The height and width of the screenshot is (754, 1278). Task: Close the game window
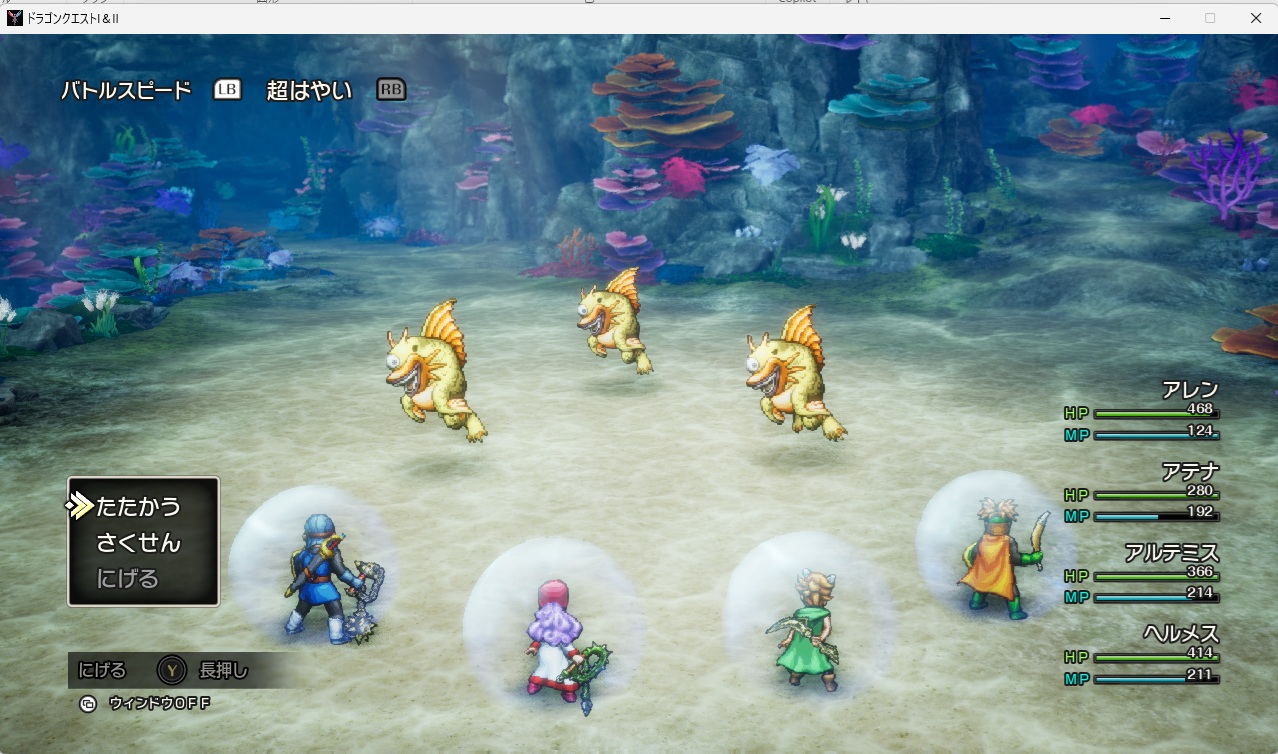[1255, 18]
